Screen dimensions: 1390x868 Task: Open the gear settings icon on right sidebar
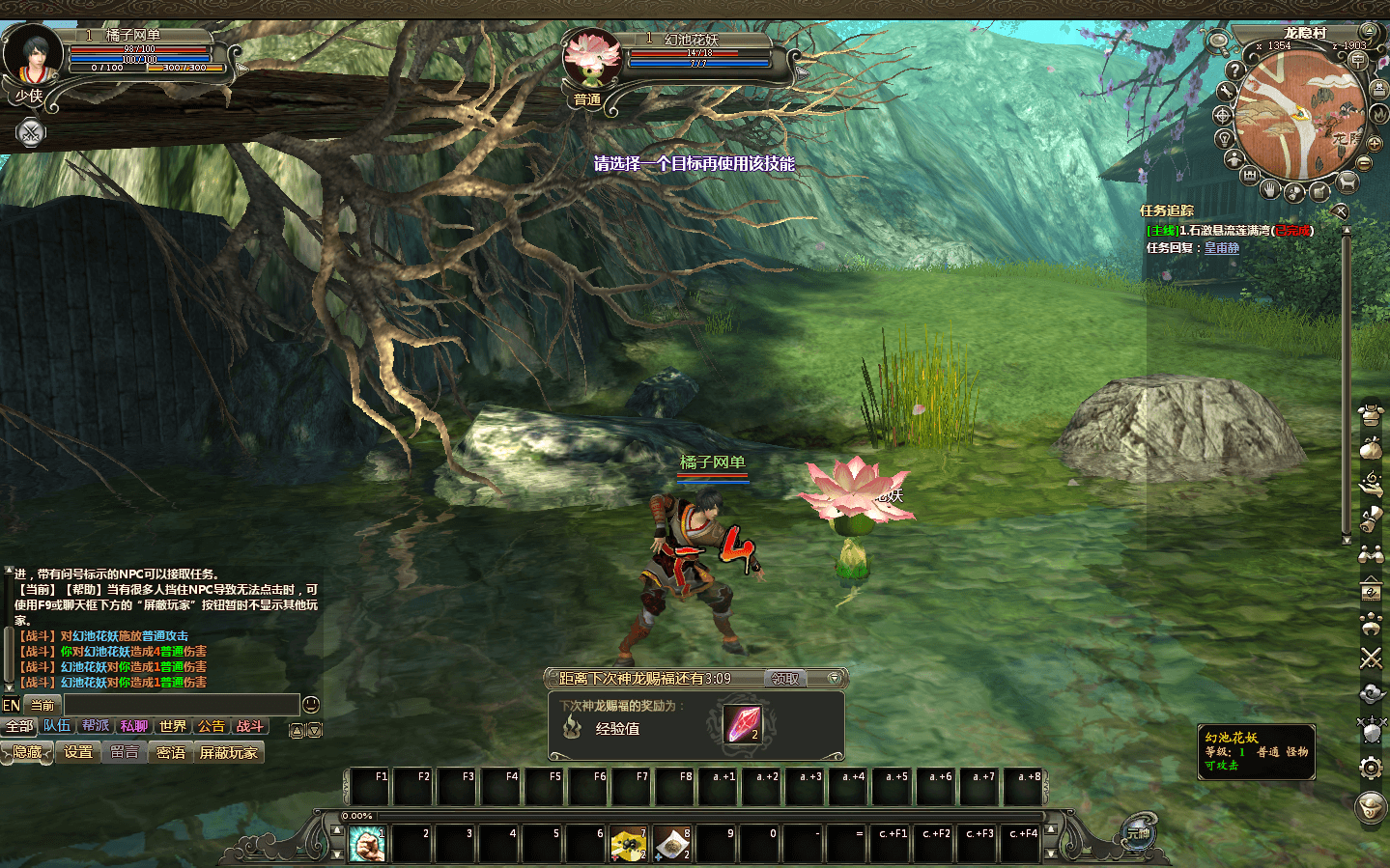click(x=1371, y=768)
